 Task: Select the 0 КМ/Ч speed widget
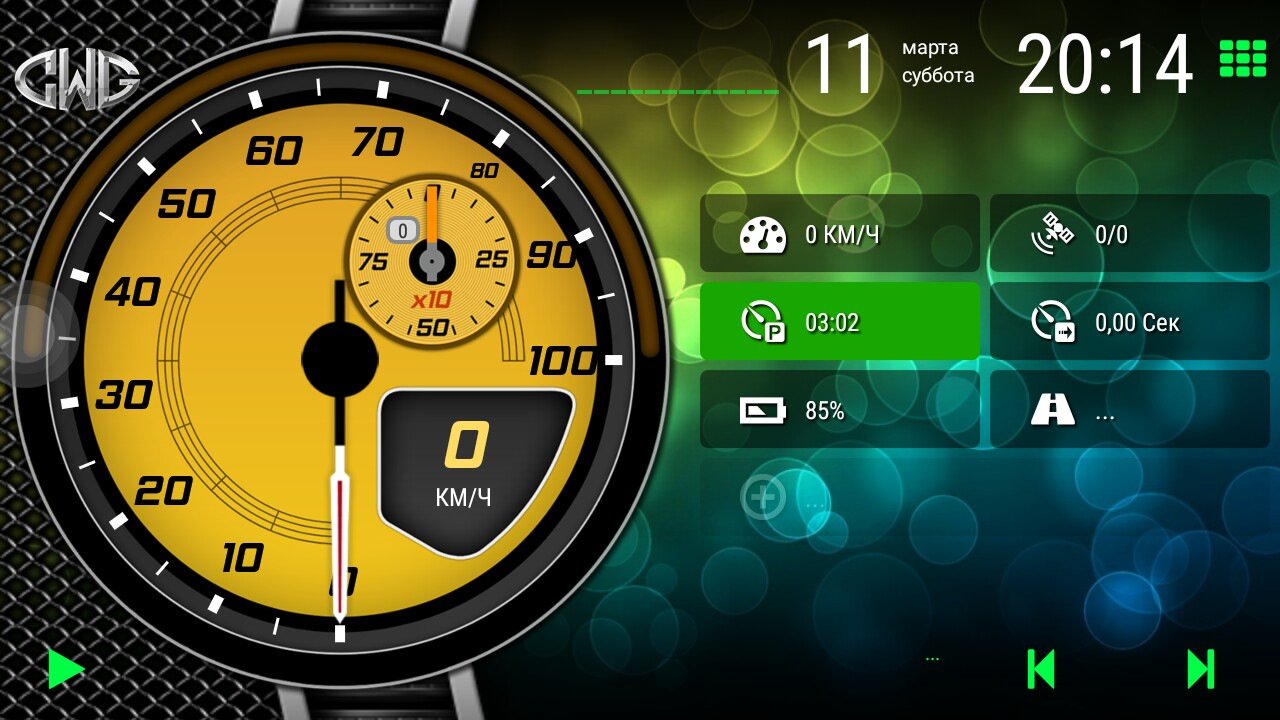coord(839,234)
